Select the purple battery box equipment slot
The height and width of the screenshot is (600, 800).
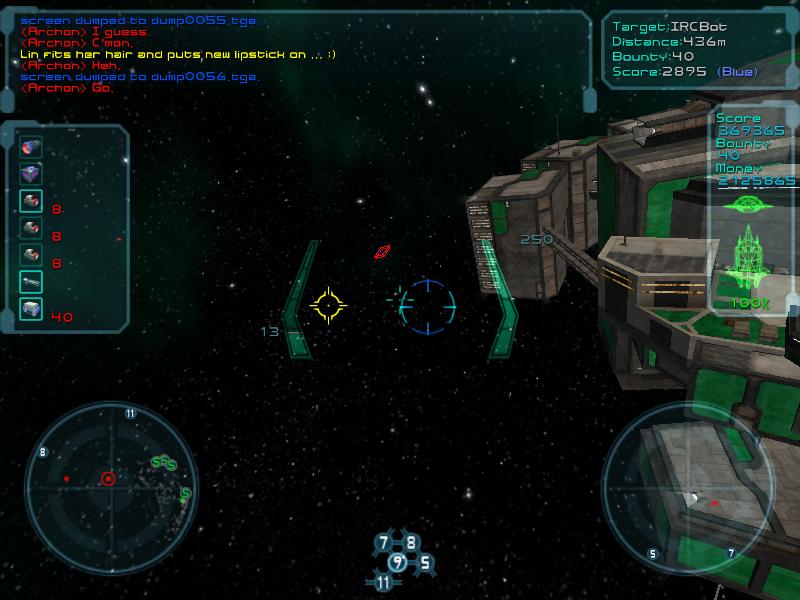click(31, 174)
